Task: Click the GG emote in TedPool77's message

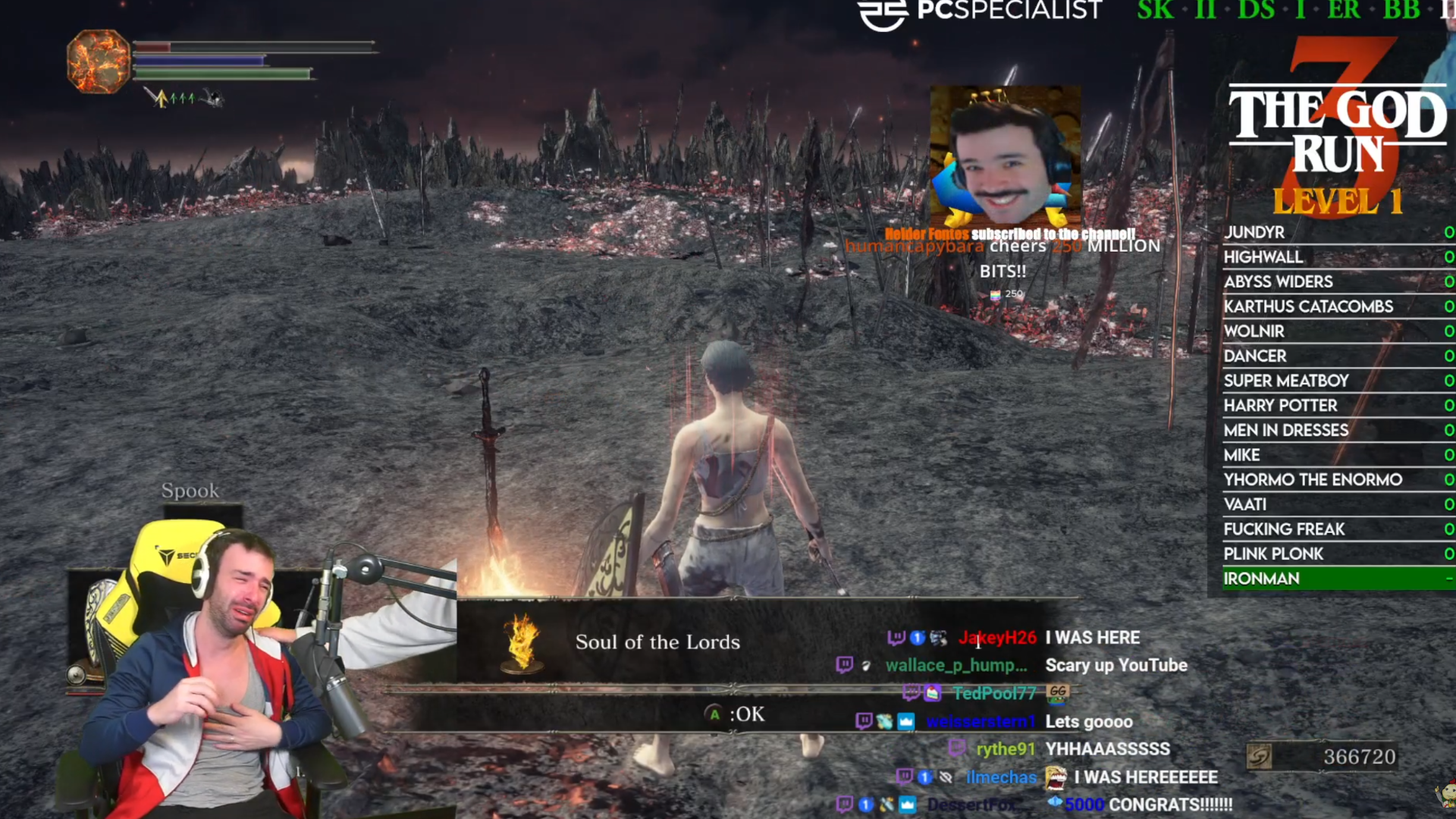Action: (1058, 692)
